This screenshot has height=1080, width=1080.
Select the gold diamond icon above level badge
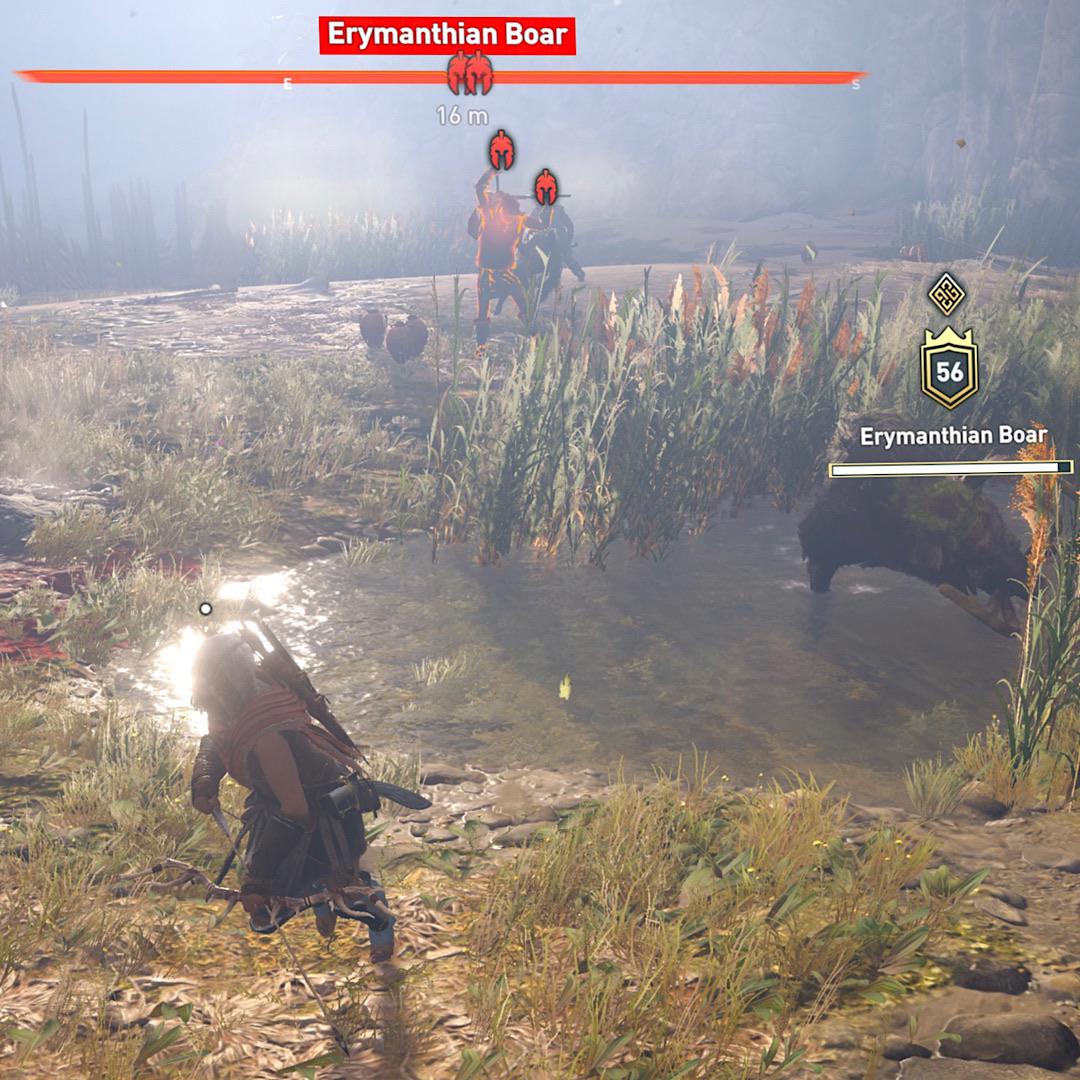(x=946, y=293)
